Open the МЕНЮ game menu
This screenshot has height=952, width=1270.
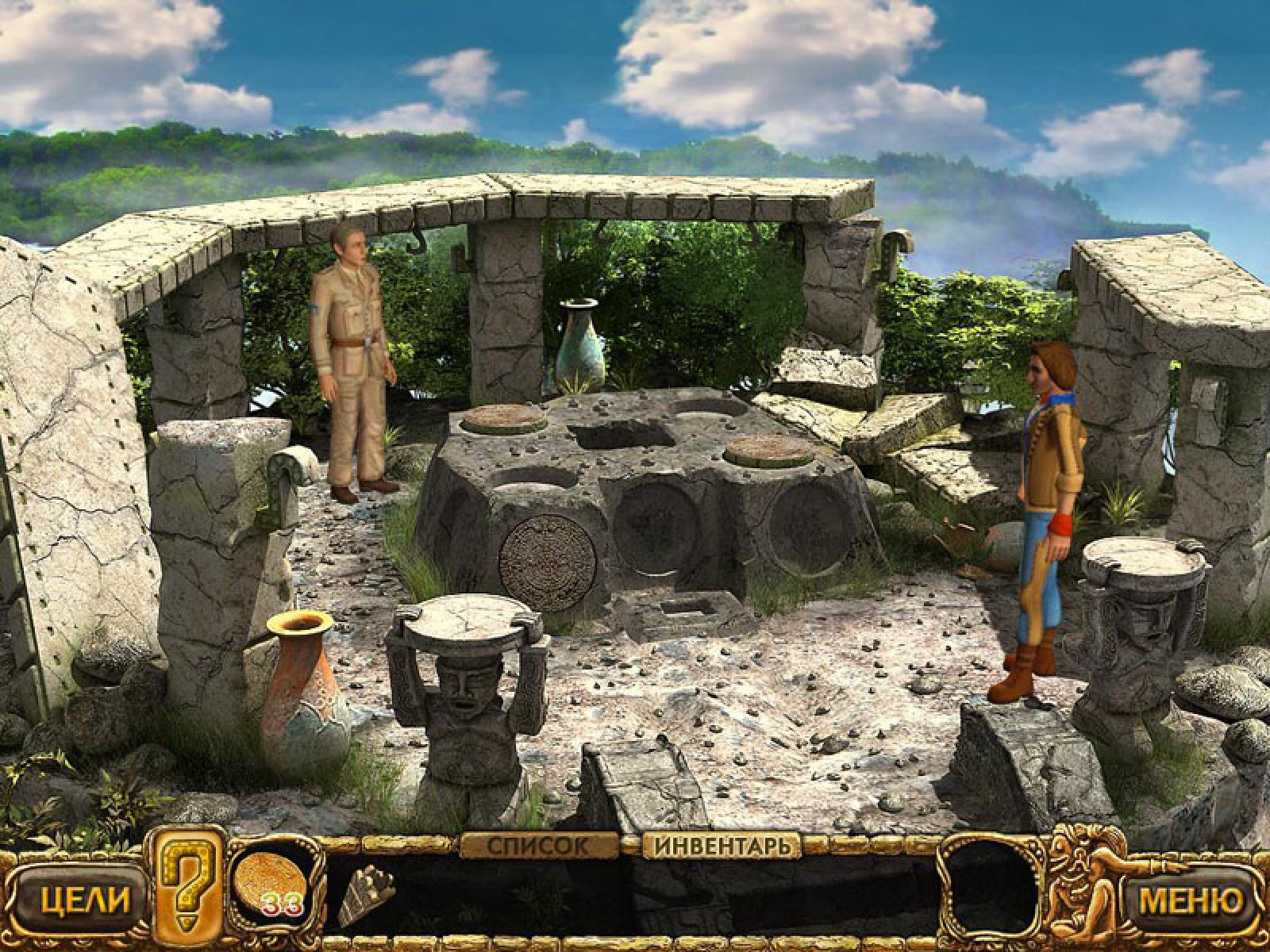1191,902
